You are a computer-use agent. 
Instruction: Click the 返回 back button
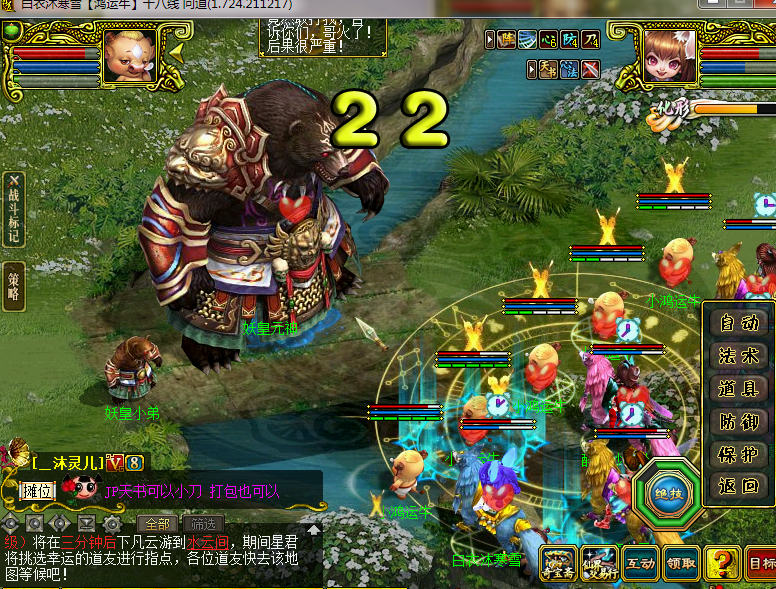tap(739, 487)
